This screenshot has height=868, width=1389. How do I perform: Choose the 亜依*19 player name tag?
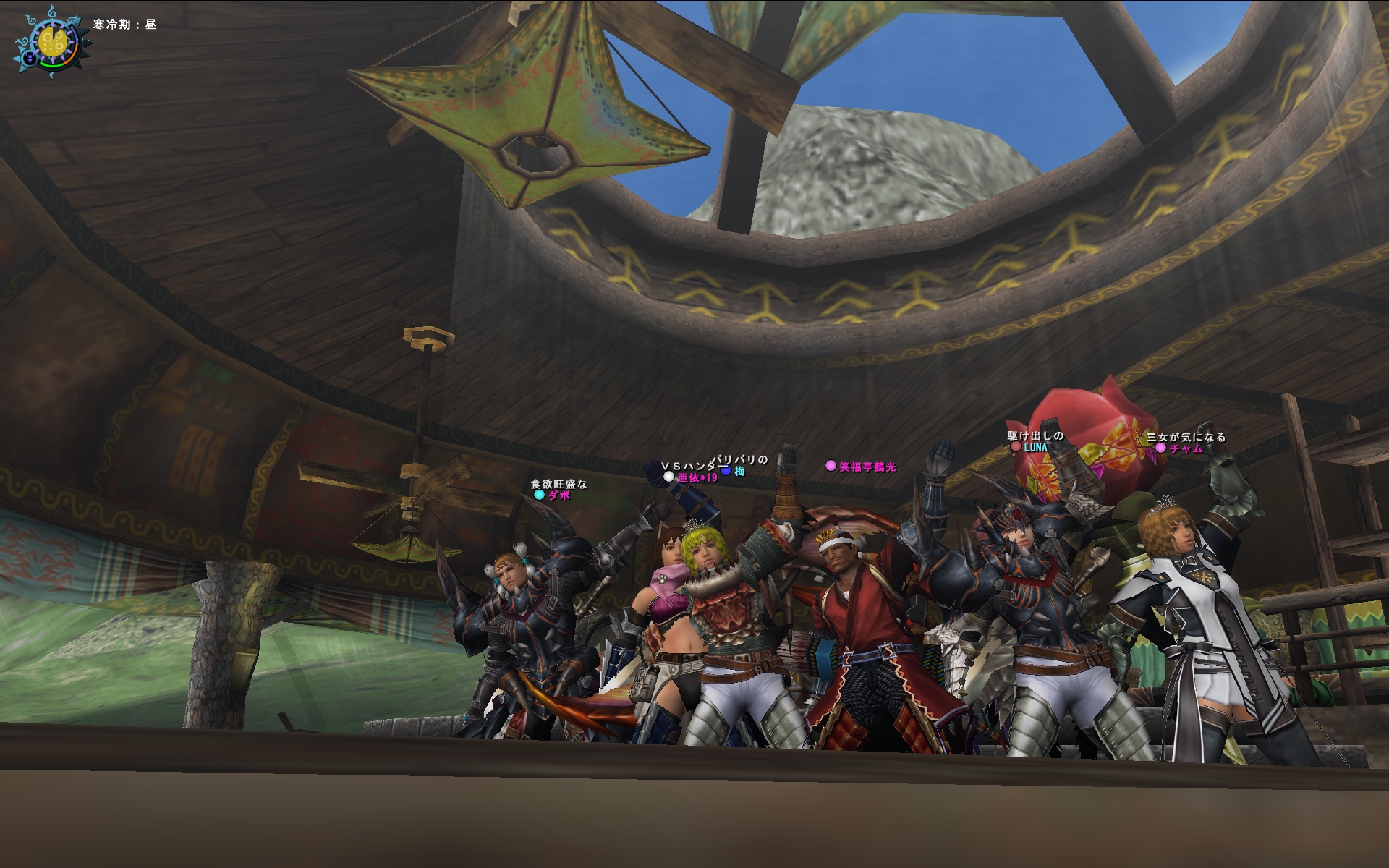point(697,477)
